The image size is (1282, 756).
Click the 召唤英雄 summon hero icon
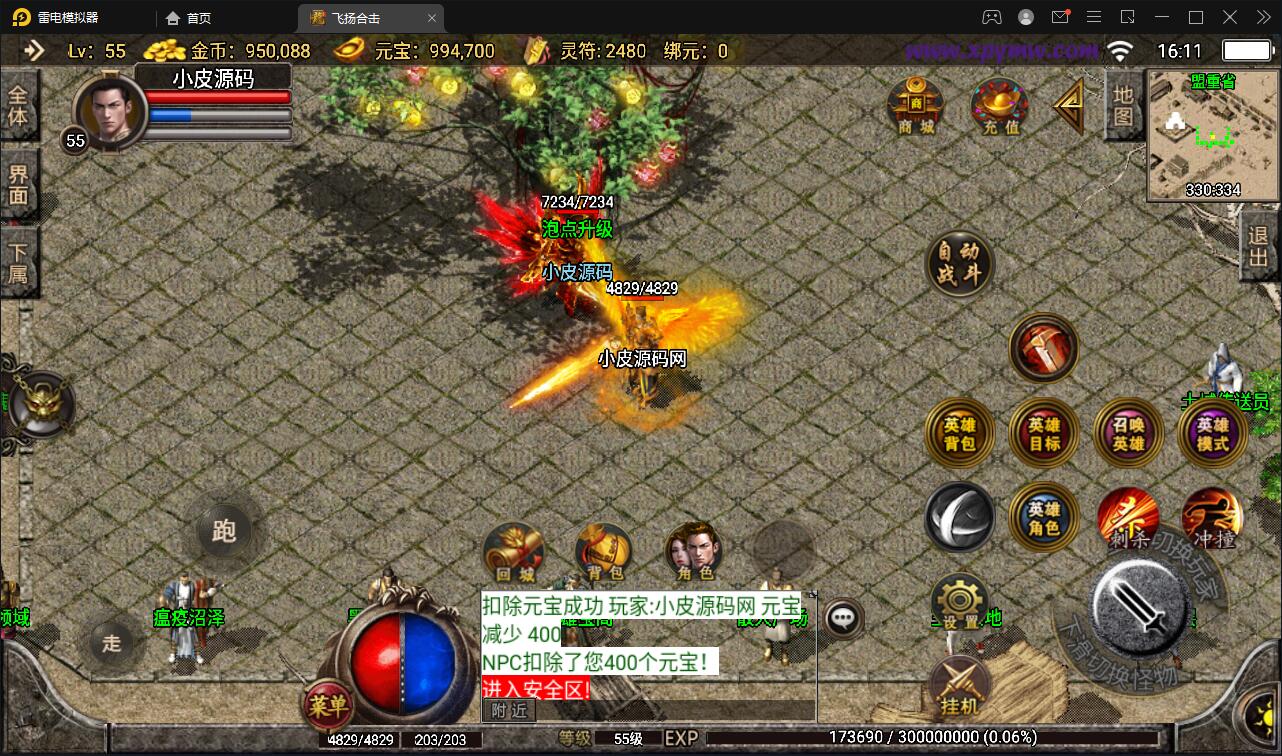coord(1128,434)
